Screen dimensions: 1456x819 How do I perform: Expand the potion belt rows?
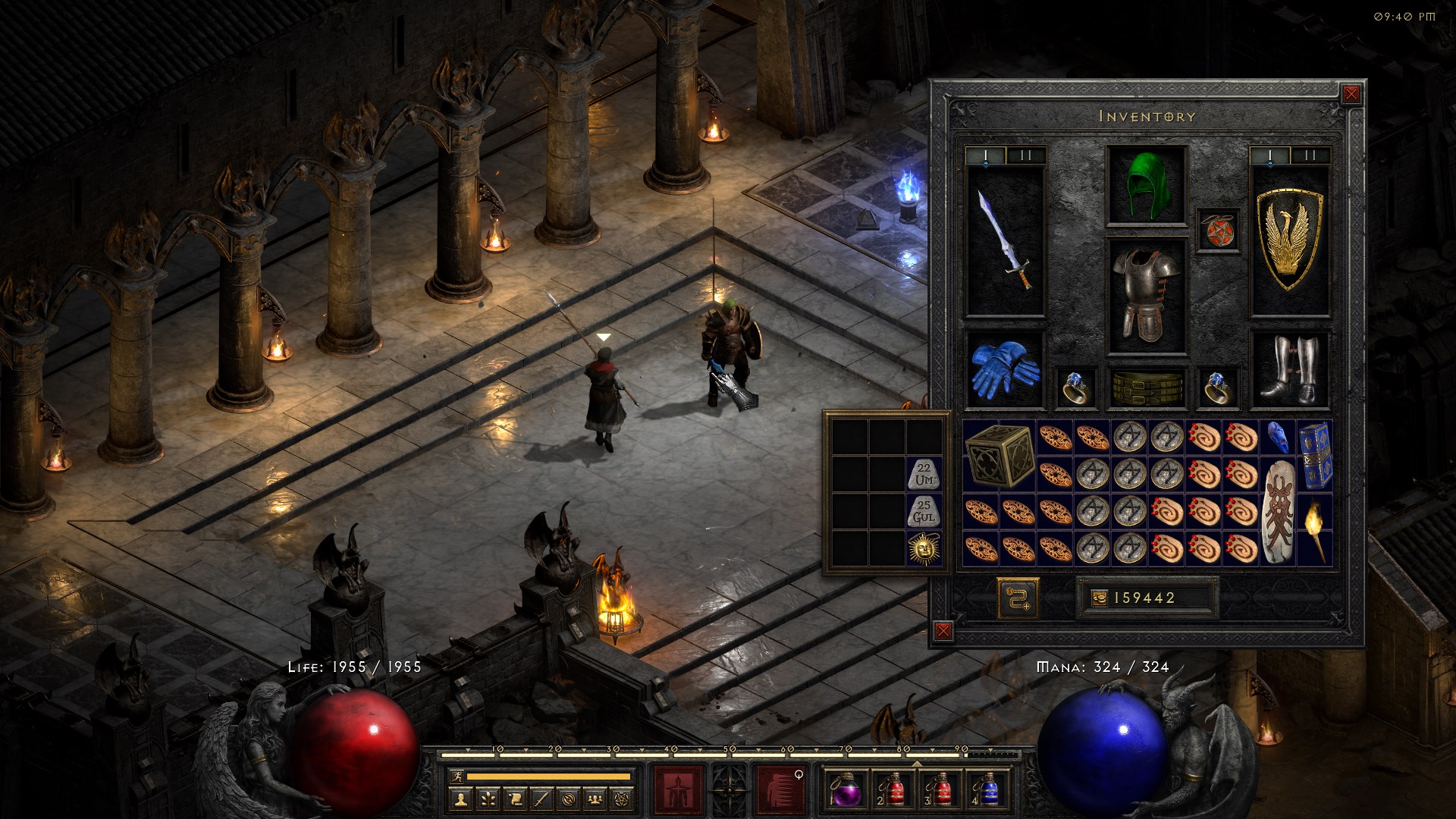click(x=917, y=764)
